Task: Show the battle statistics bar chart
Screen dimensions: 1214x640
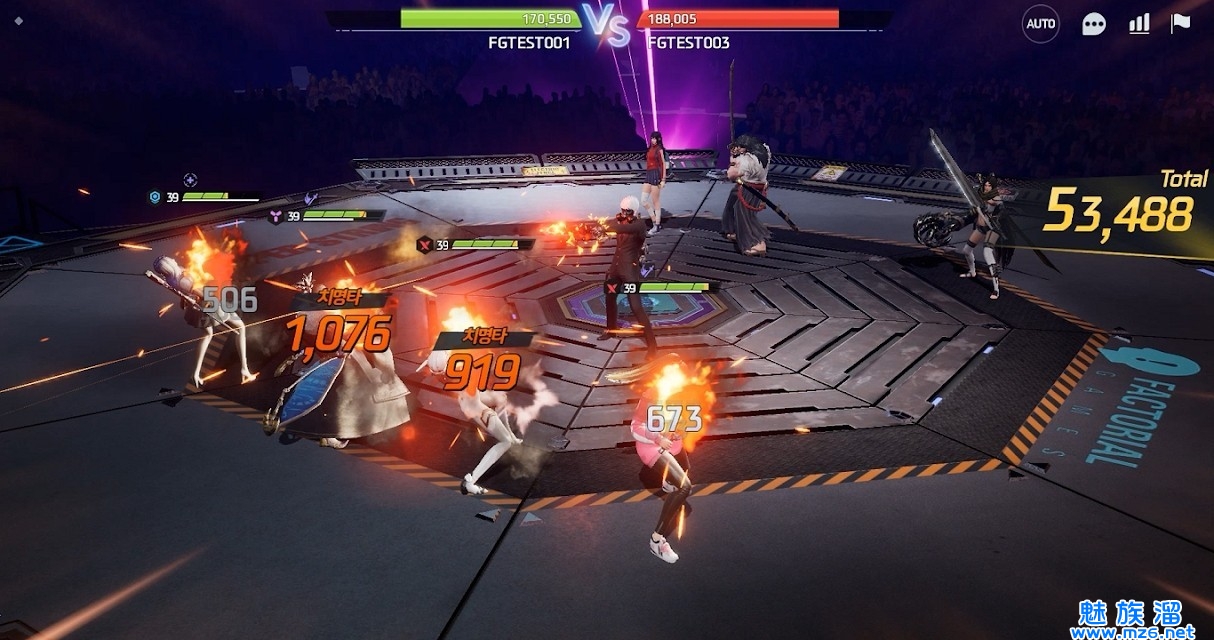Action: tap(1139, 24)
